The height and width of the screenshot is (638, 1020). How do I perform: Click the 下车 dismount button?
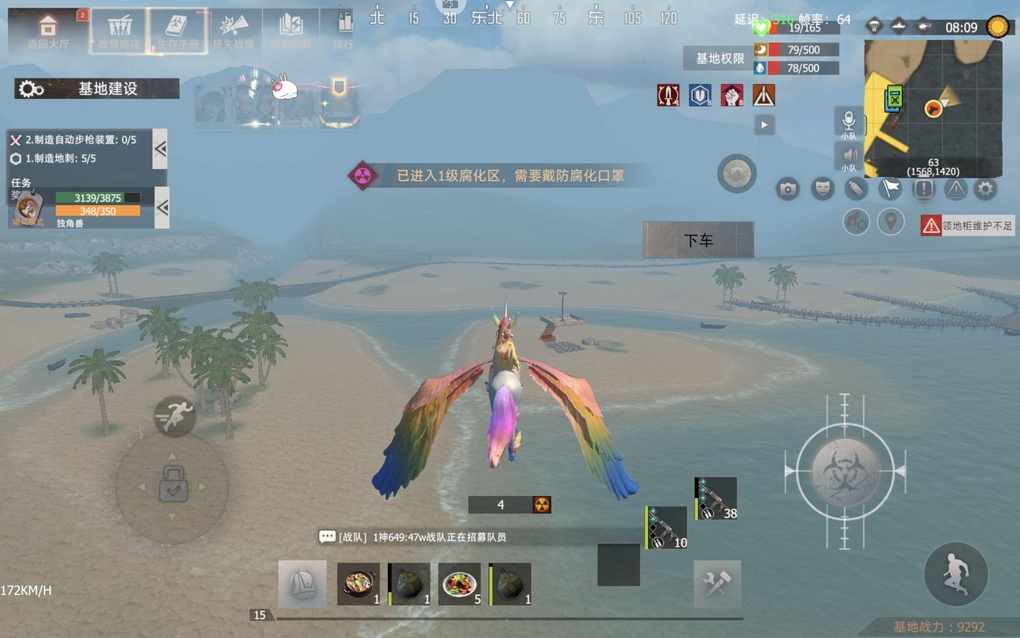pyautogui.click(x=698, y=240)
